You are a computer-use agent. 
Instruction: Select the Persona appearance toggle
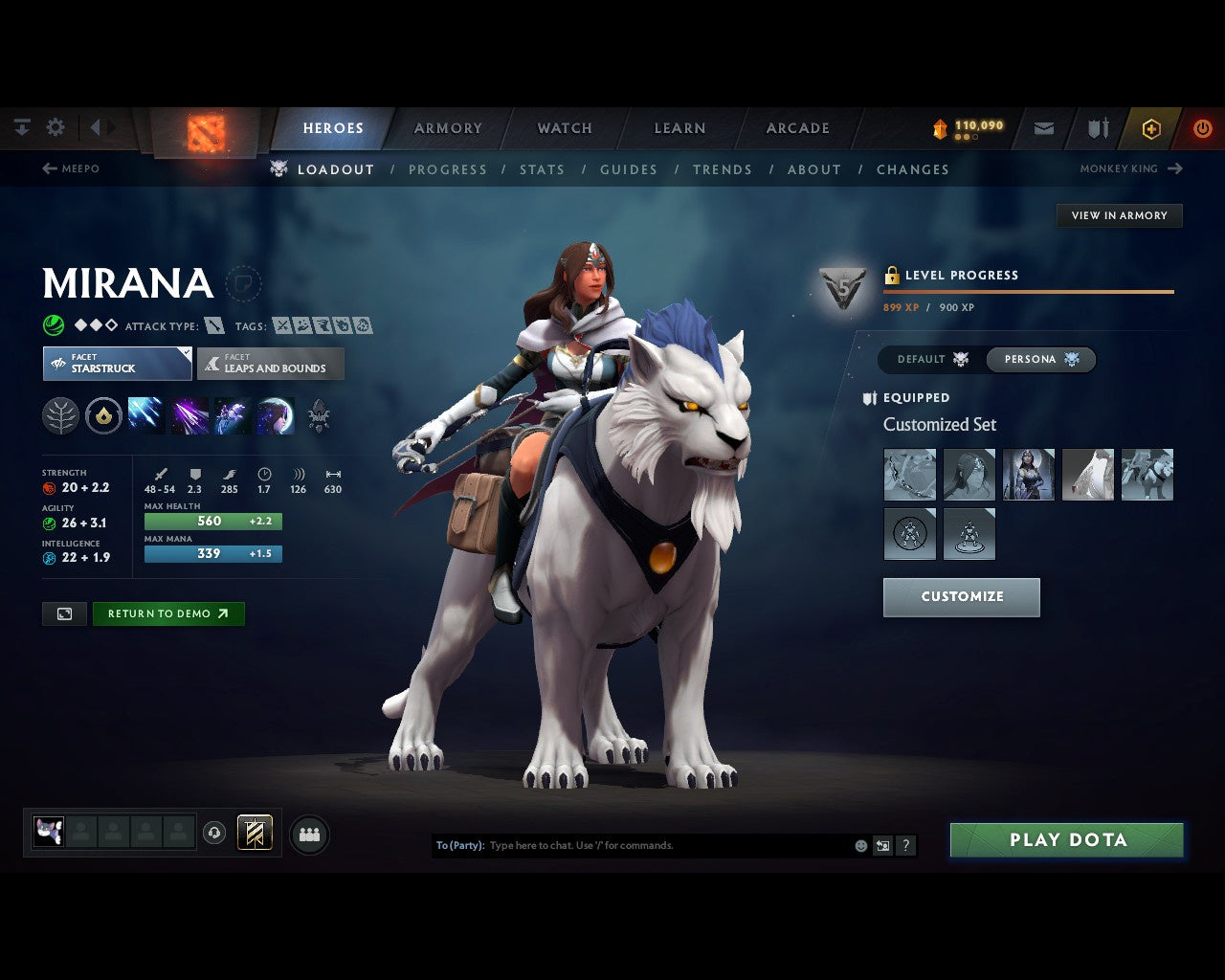click(1038, 359)
